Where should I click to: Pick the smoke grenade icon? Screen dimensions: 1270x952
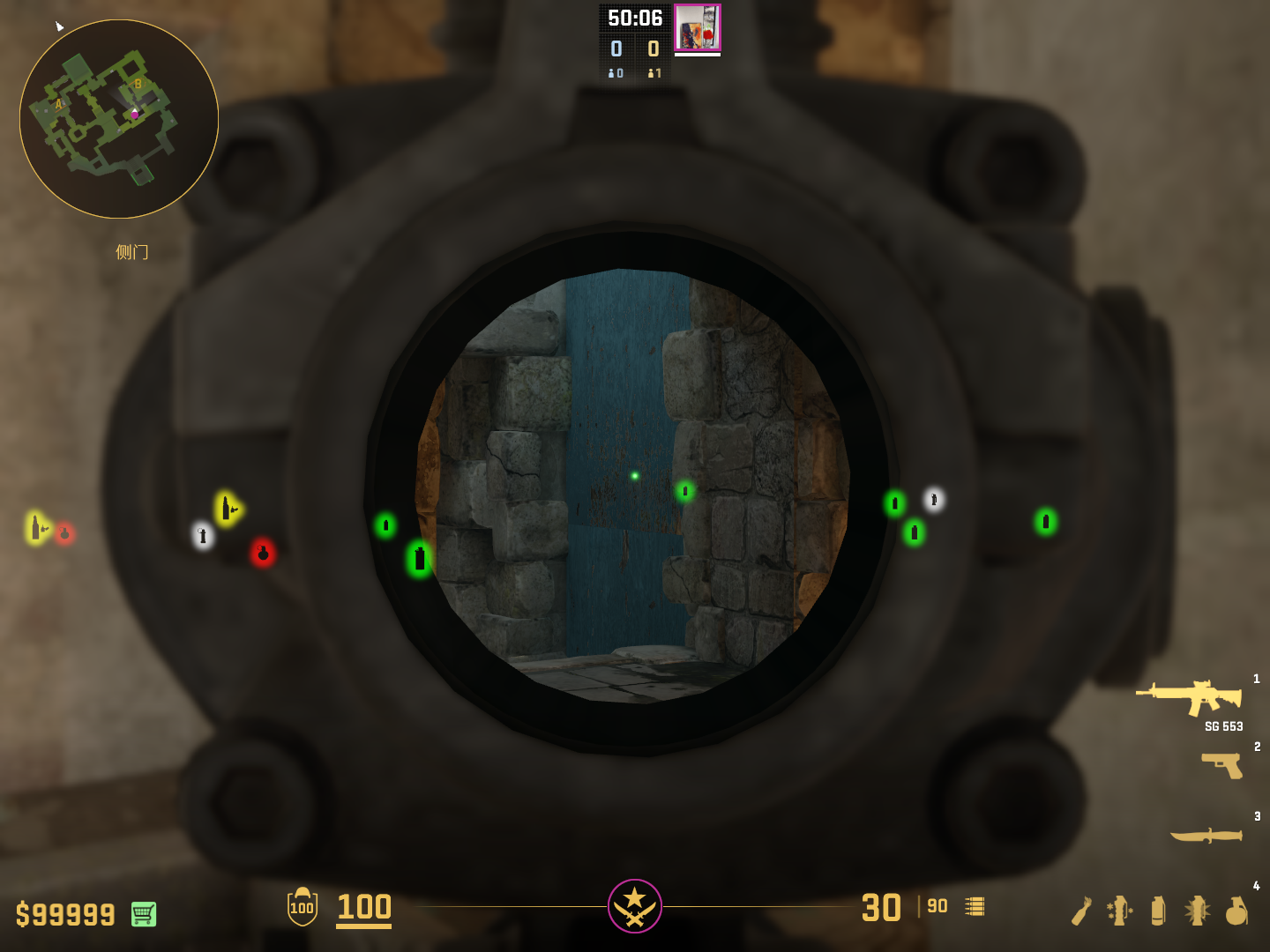click(1158, 911)
